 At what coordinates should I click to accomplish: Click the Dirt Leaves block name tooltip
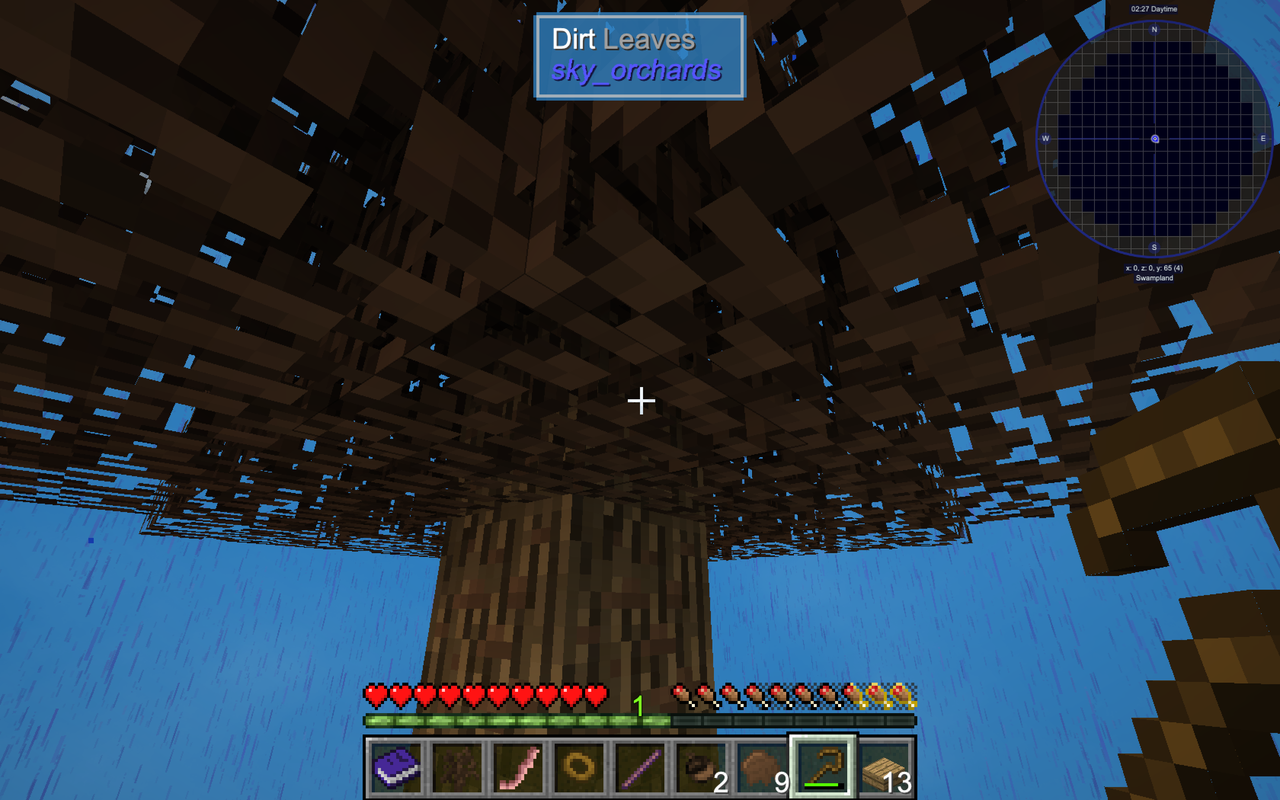point(622,39)
